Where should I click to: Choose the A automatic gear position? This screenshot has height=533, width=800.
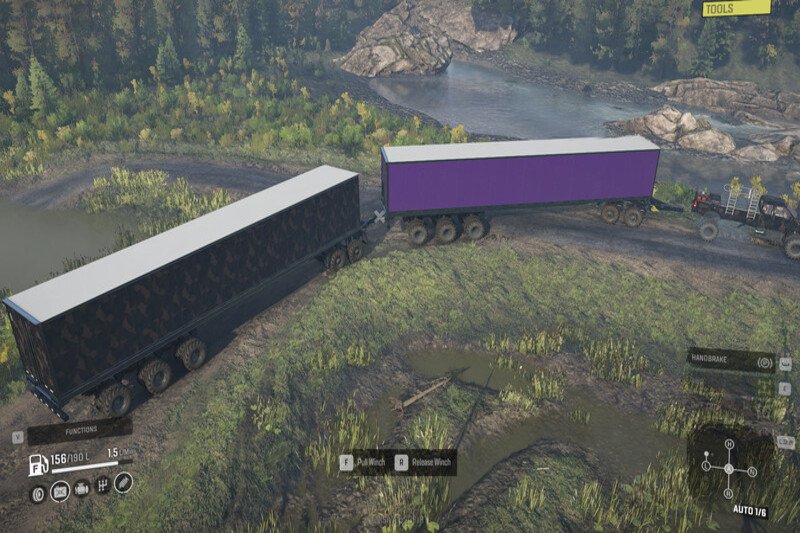pos(728,467)
